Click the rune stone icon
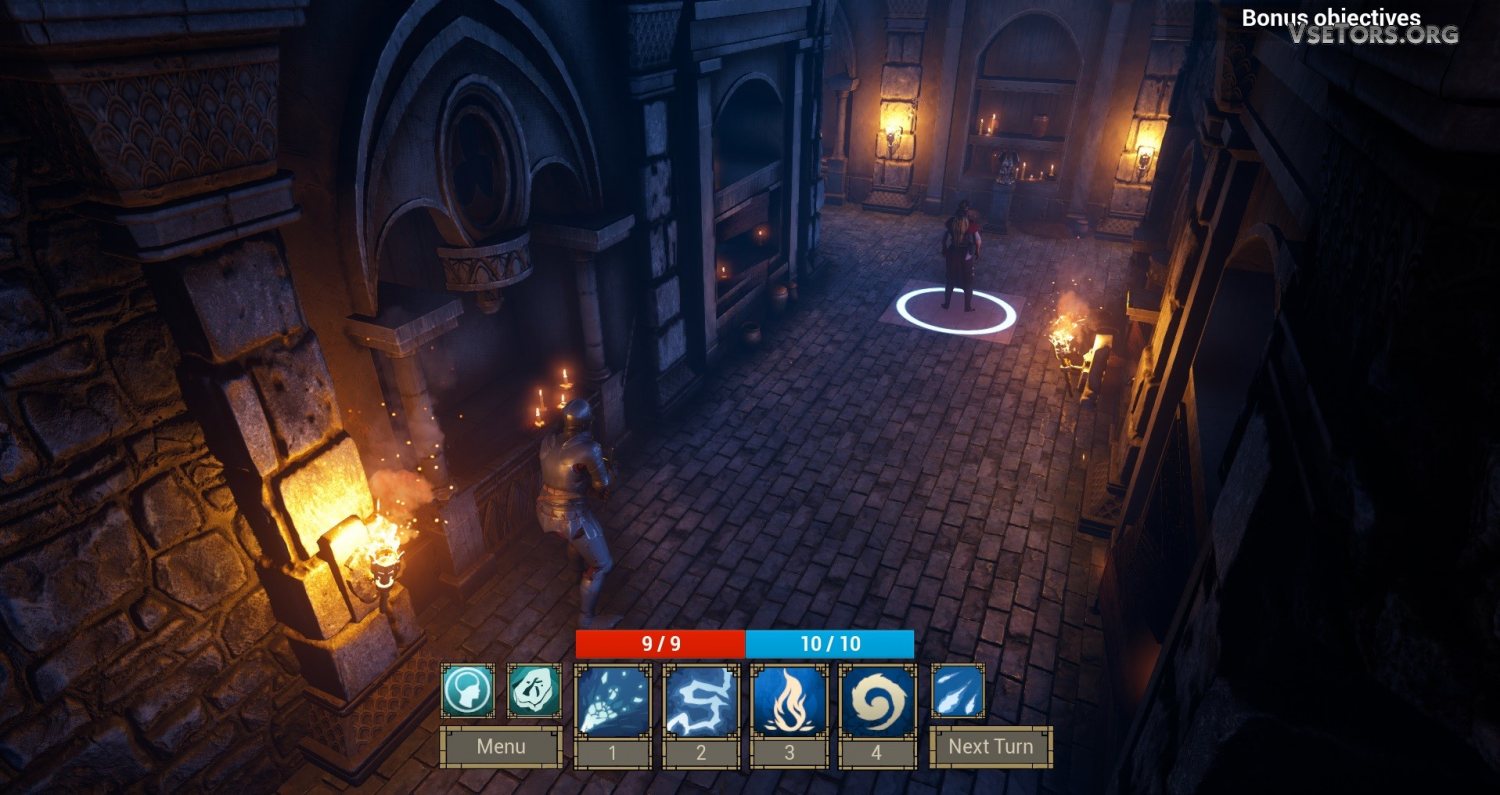The width and height of the screenshot is (1500, 795). 534,690
